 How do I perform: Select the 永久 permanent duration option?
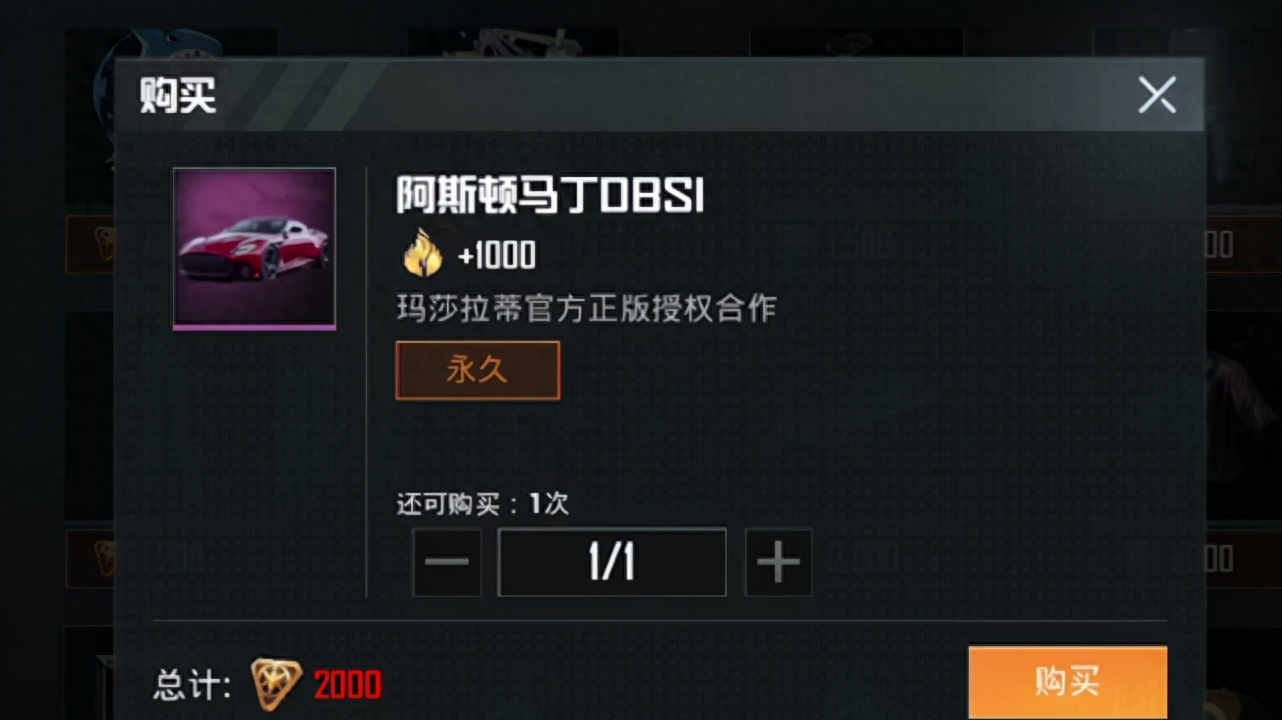tap(477, 369)
